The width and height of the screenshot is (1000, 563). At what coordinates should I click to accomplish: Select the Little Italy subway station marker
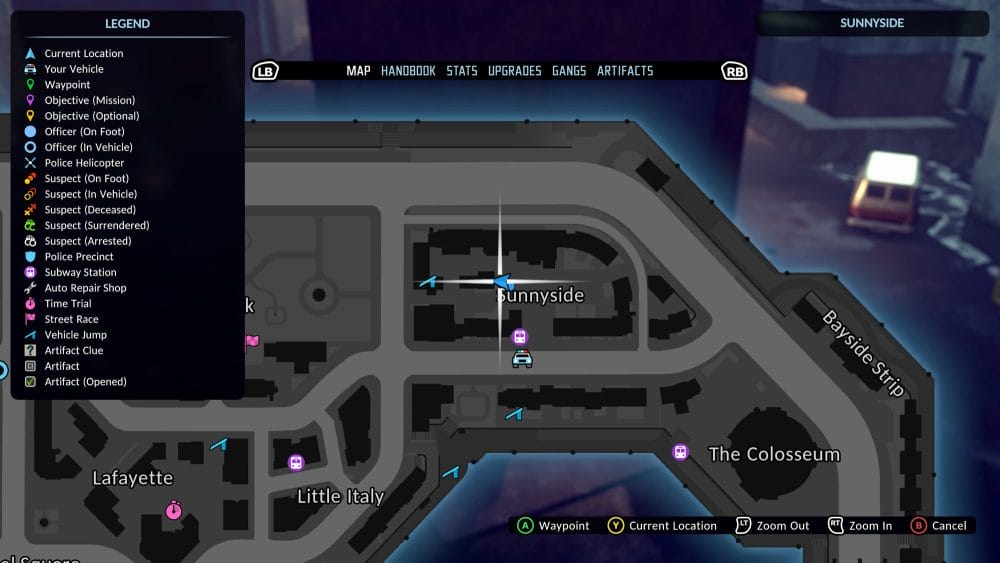(295, 462)
